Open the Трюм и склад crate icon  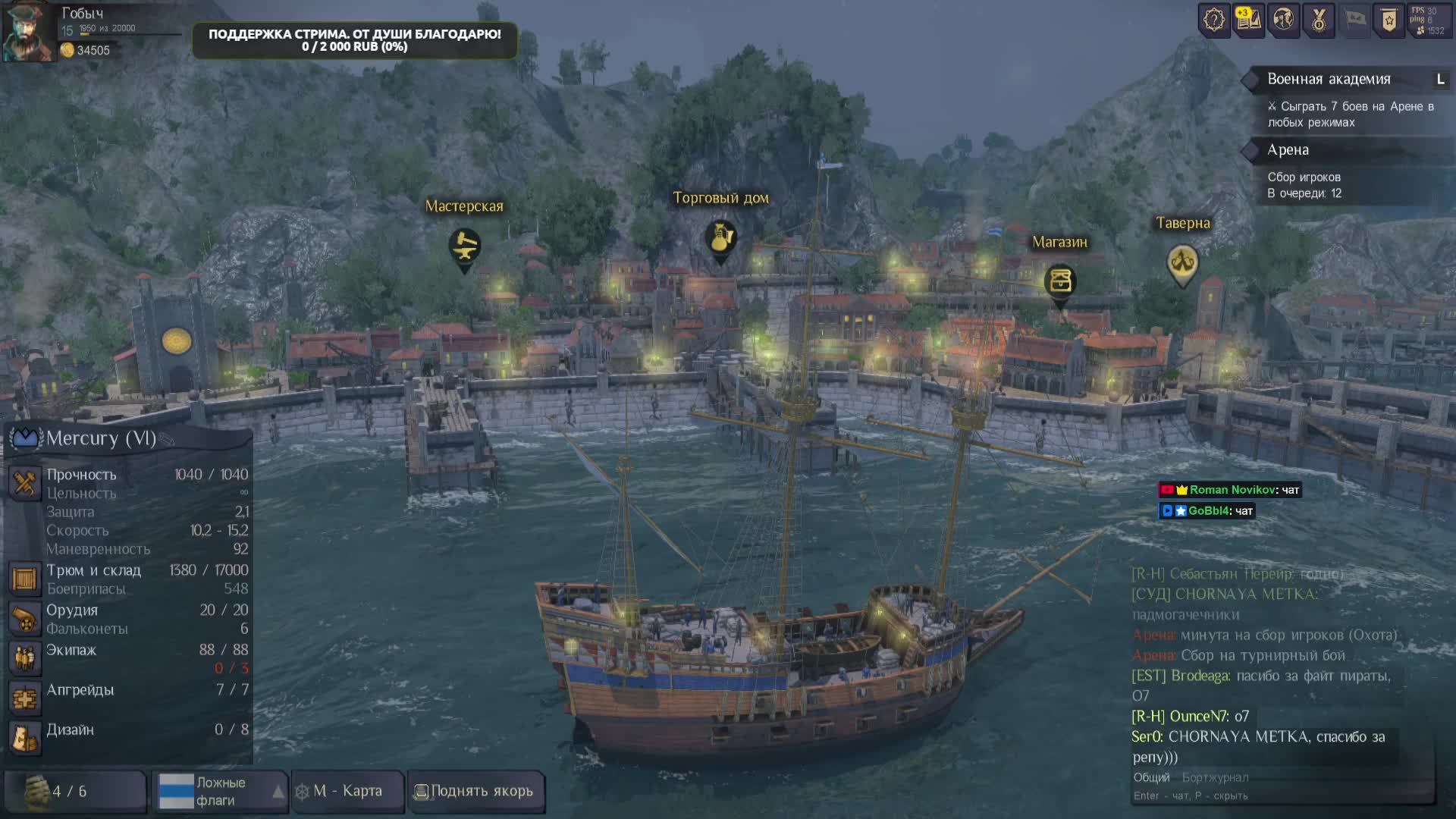(24, 579)
